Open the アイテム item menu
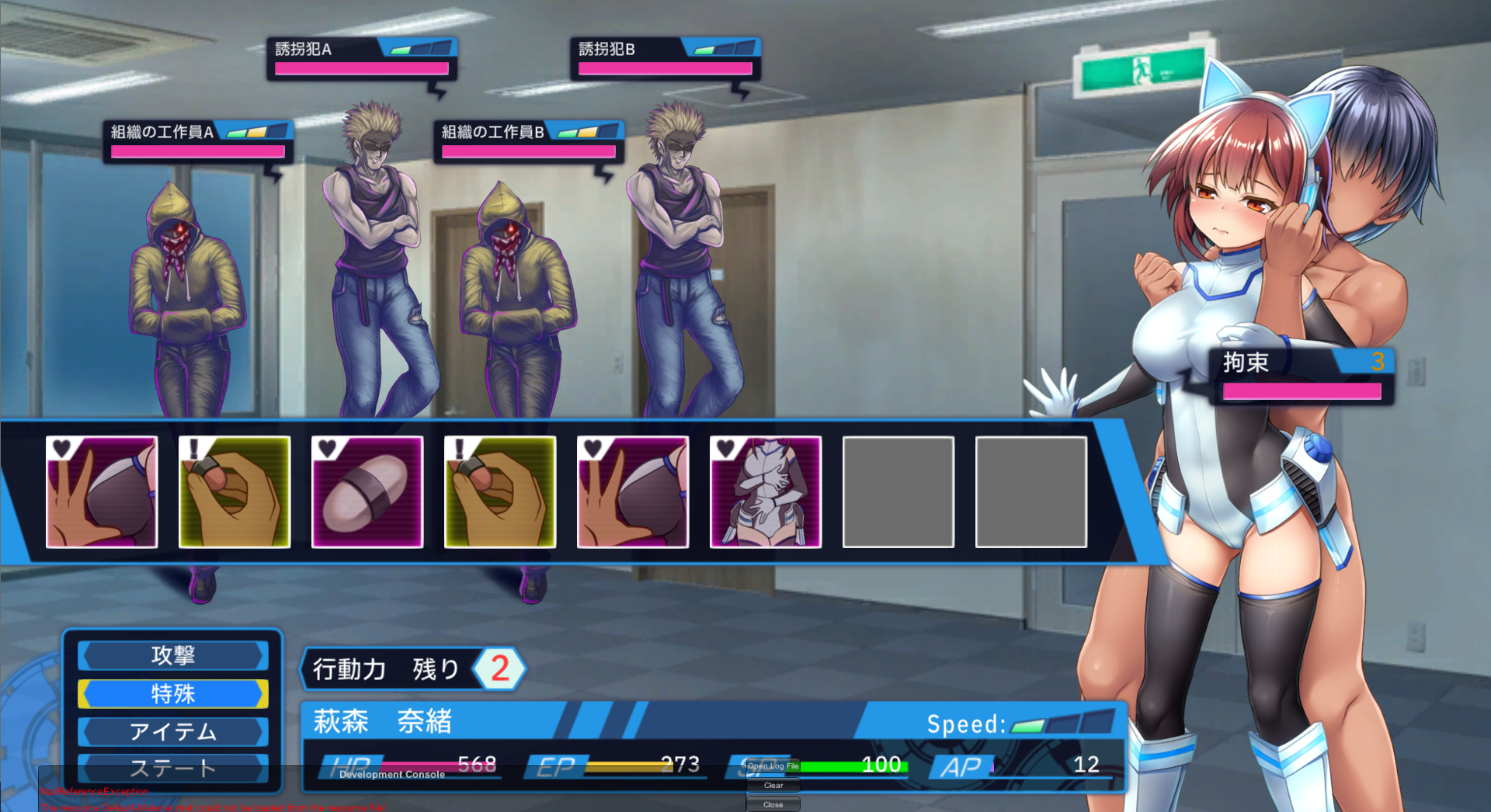The width and height of the screenshot is (1491, 812). [x=172, y=731]
